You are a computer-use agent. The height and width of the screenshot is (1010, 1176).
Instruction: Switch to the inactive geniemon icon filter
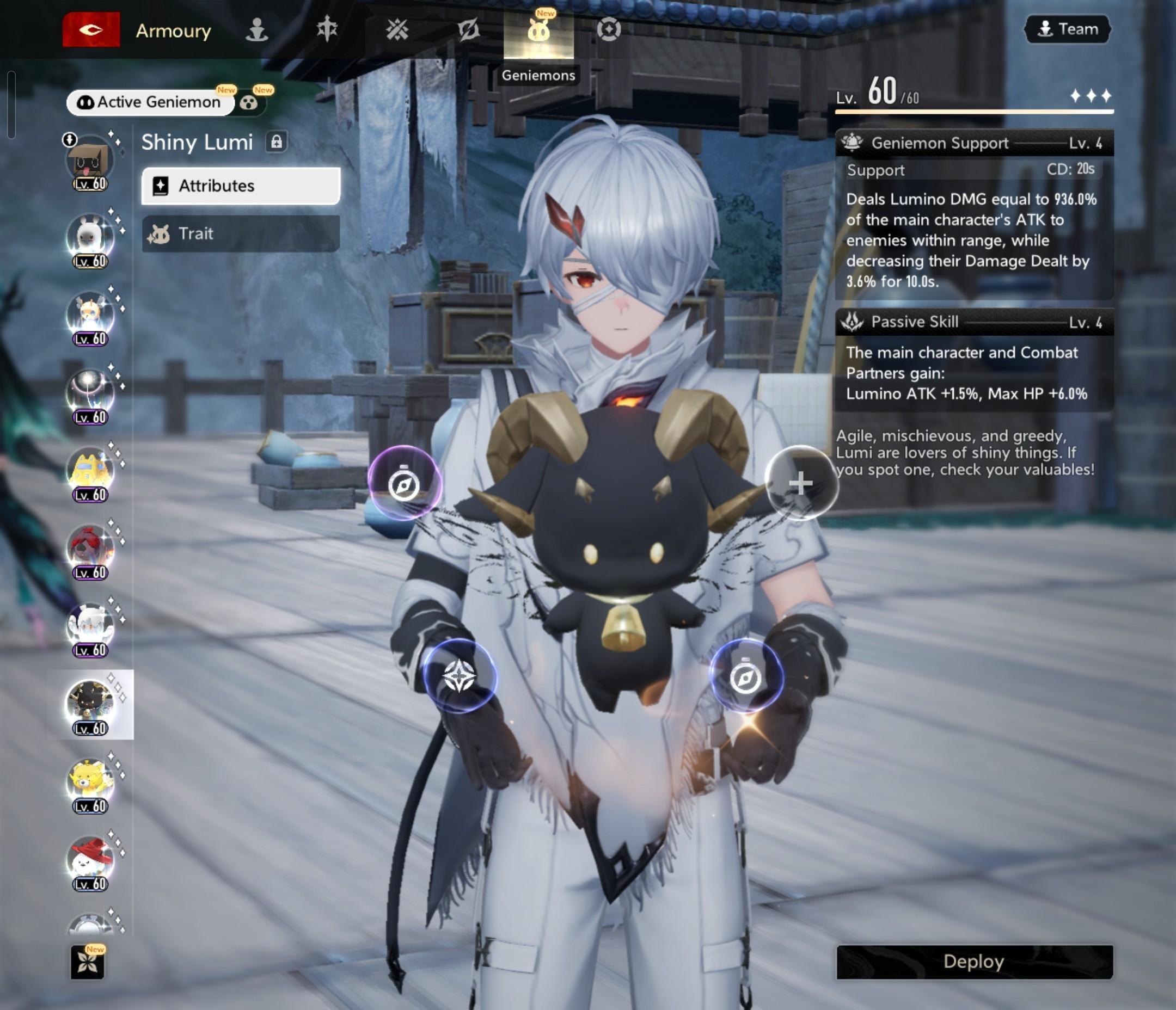[x=249, y=103]
